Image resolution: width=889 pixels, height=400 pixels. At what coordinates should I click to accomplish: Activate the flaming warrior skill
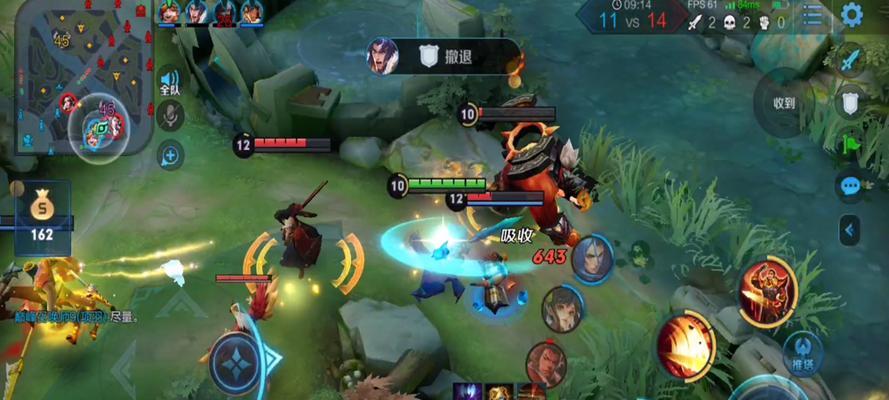(767, 289)
